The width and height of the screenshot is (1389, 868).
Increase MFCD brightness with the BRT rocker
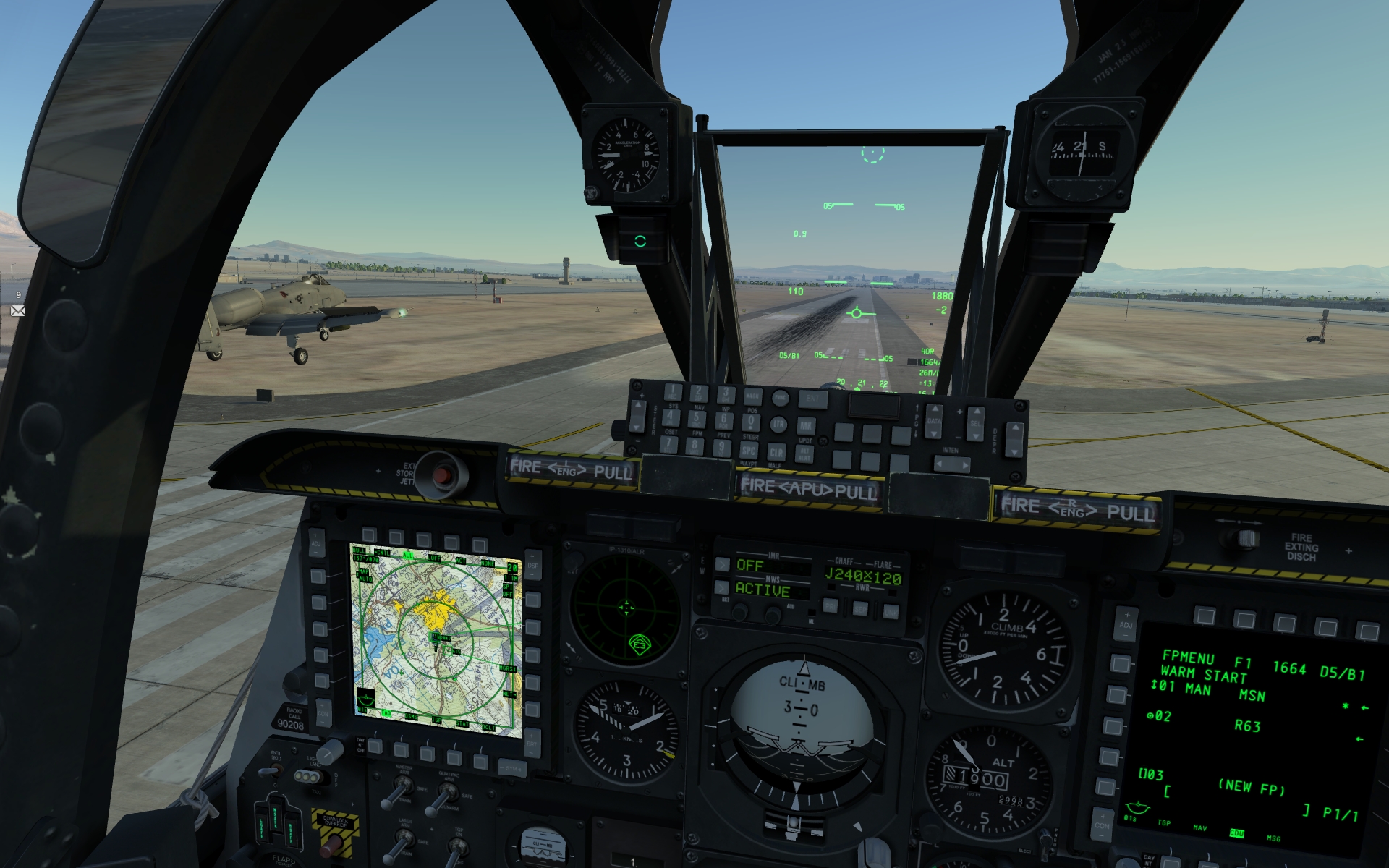[530, 734]
